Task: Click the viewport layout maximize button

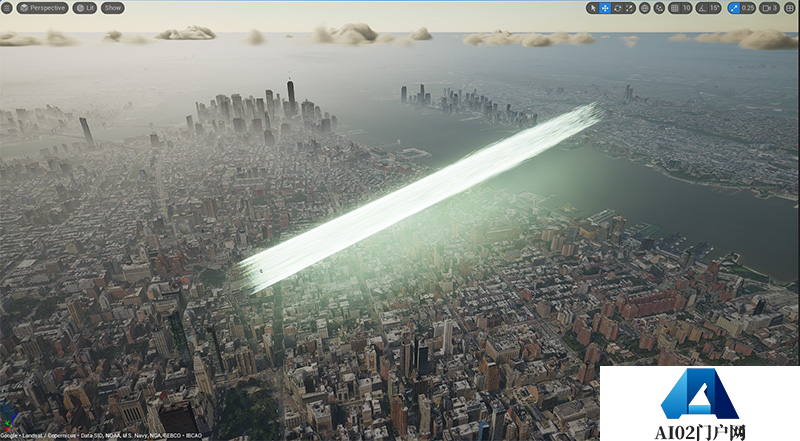Action: 790,8
